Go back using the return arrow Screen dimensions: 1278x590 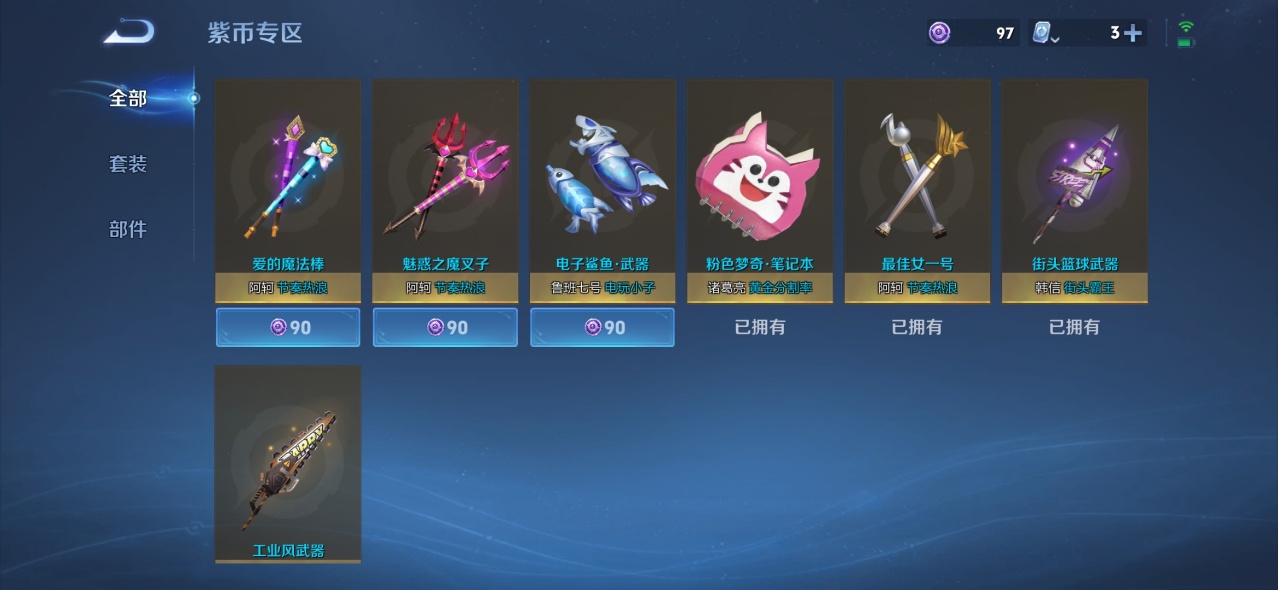[129, 31]
